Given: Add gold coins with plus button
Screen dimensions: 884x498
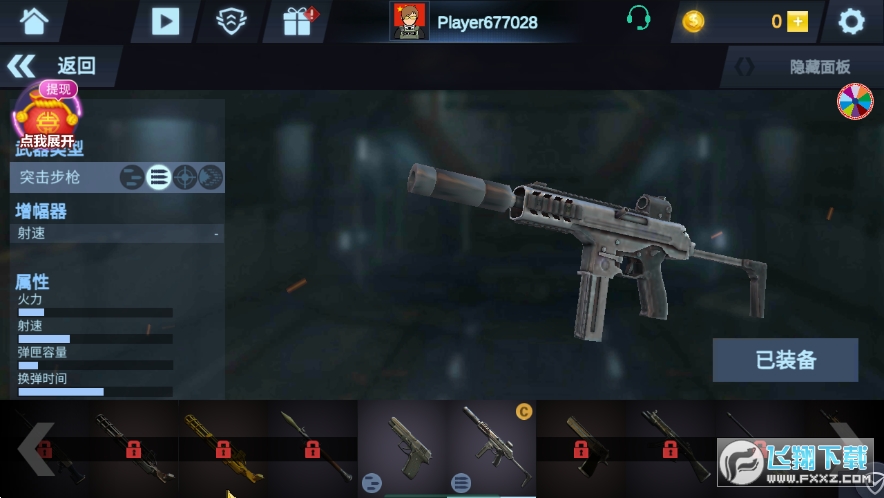Looking at the screenshot, I should tap(797, 21).
